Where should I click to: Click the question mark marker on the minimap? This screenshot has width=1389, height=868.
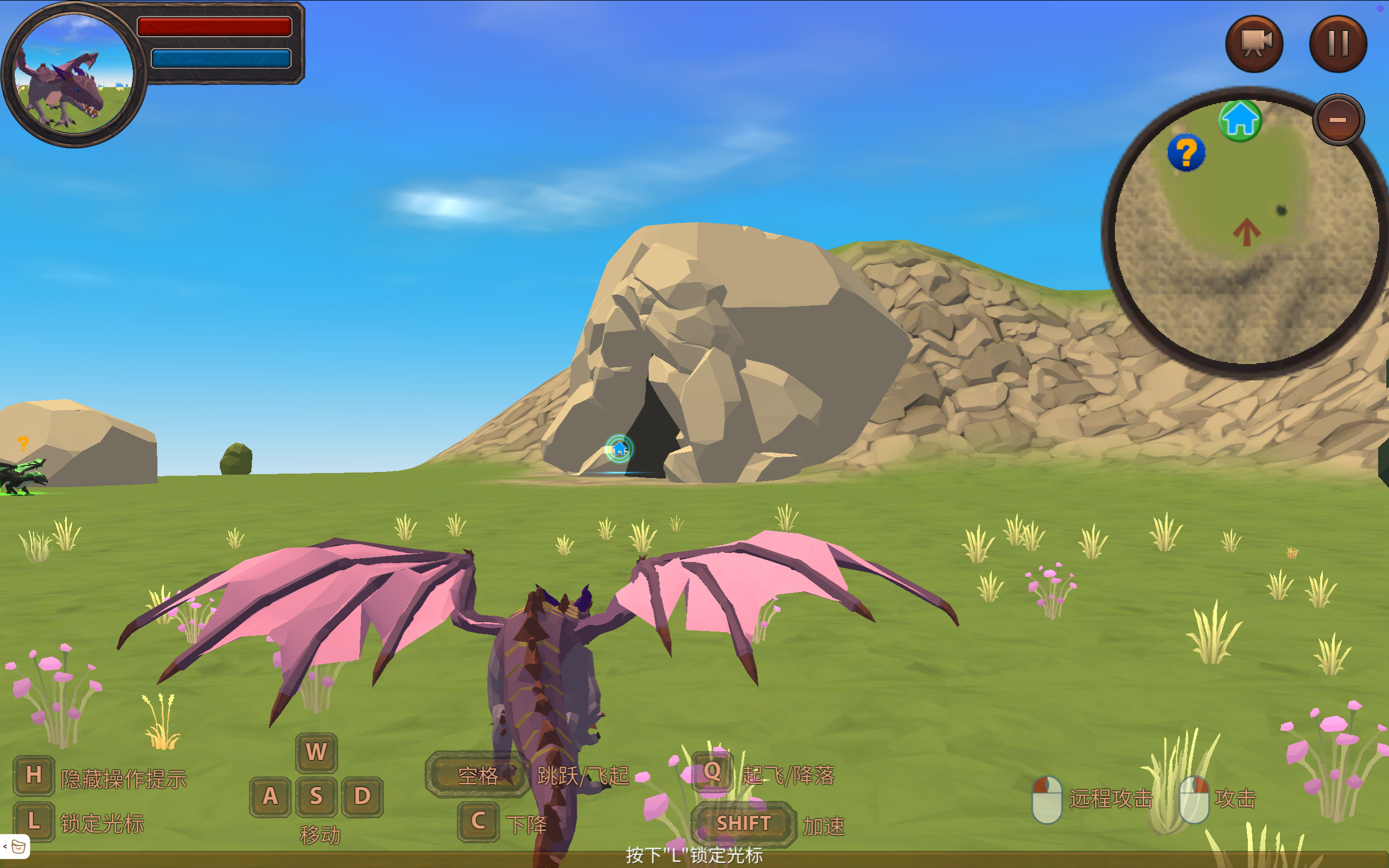coord(1187,152)
